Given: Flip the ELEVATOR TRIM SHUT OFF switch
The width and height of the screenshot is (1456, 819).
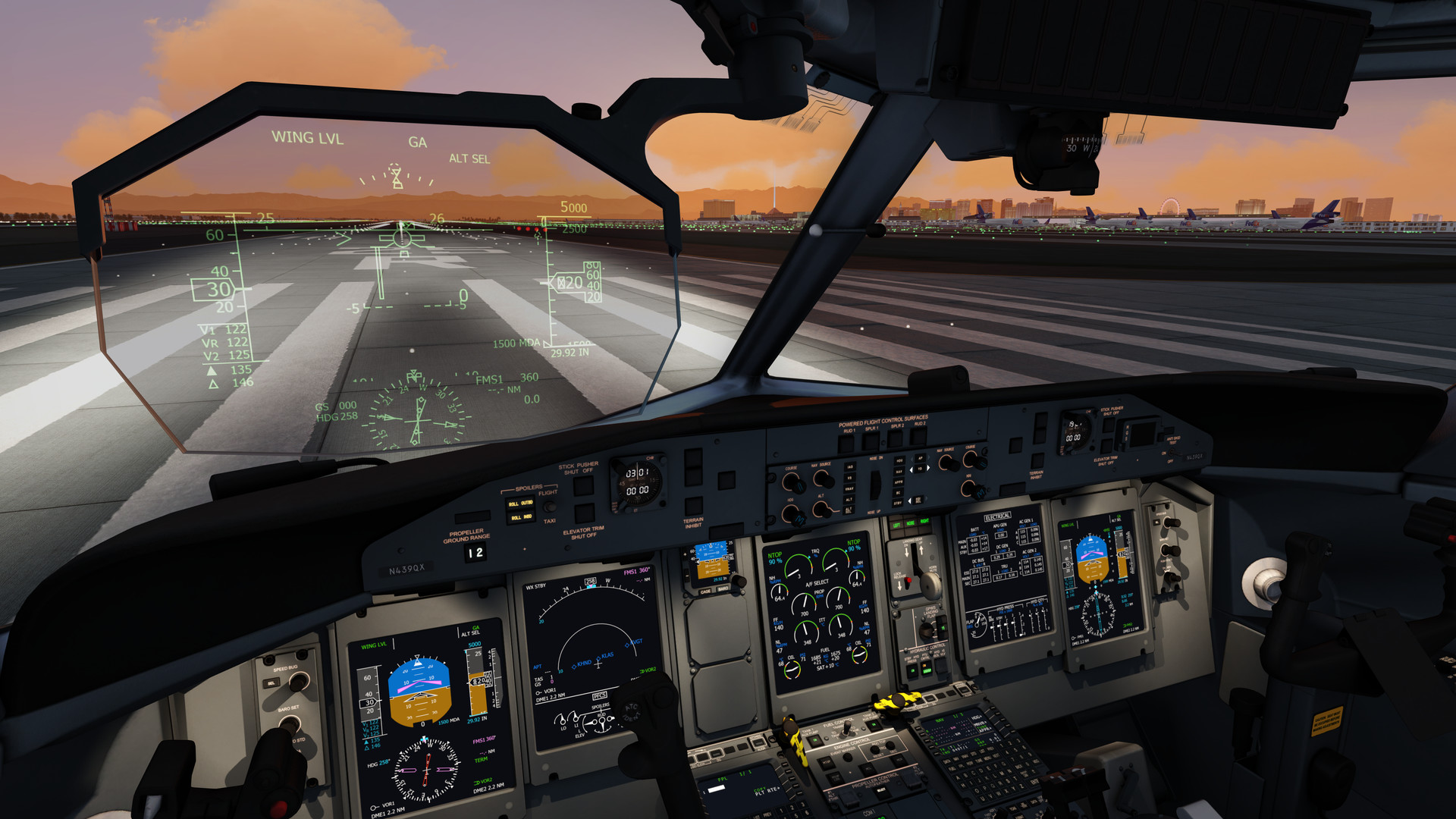Looking at the screenshot, I should [585, 516].
